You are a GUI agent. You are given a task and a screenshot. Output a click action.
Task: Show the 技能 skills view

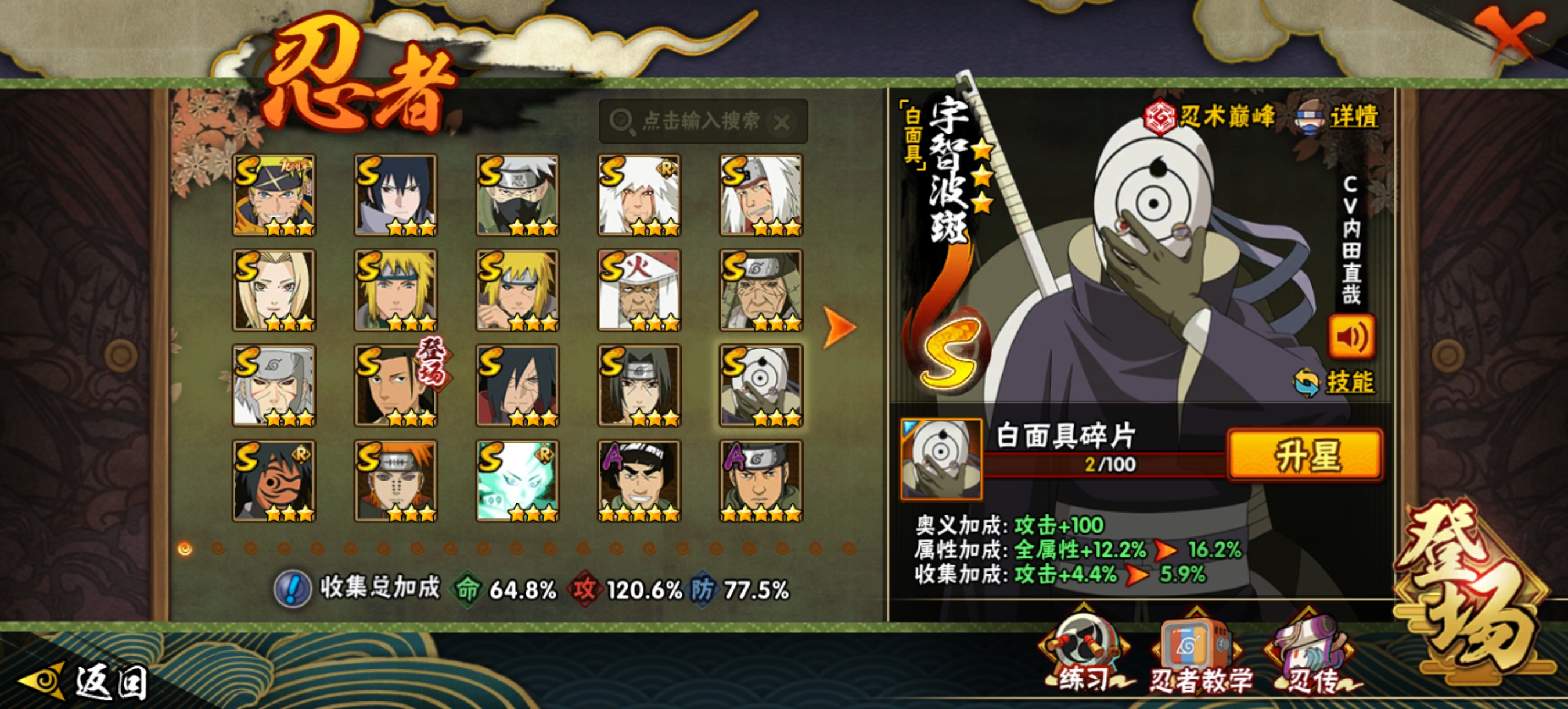[x=1337, y=382]
